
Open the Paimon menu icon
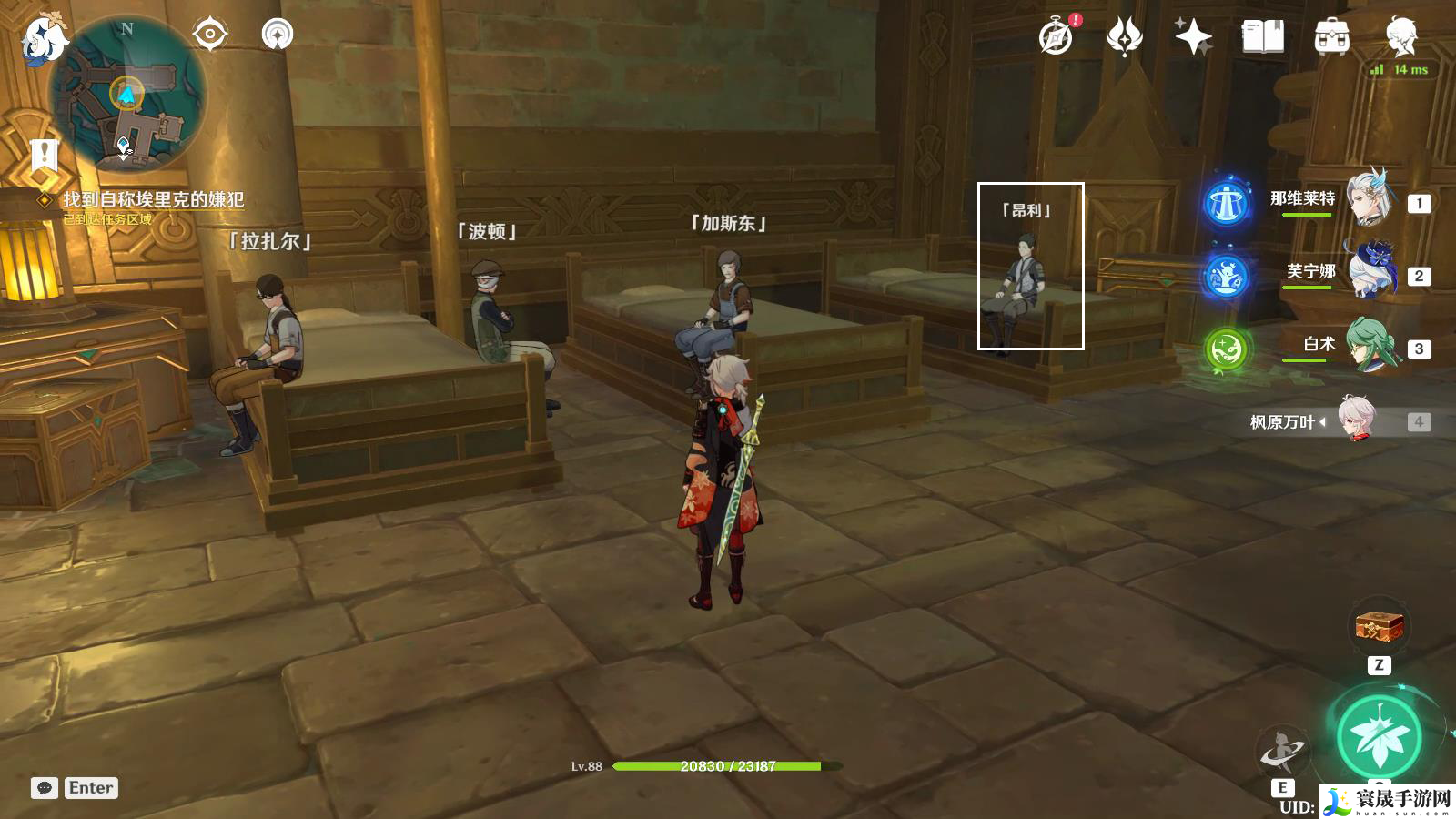point(44,38)
